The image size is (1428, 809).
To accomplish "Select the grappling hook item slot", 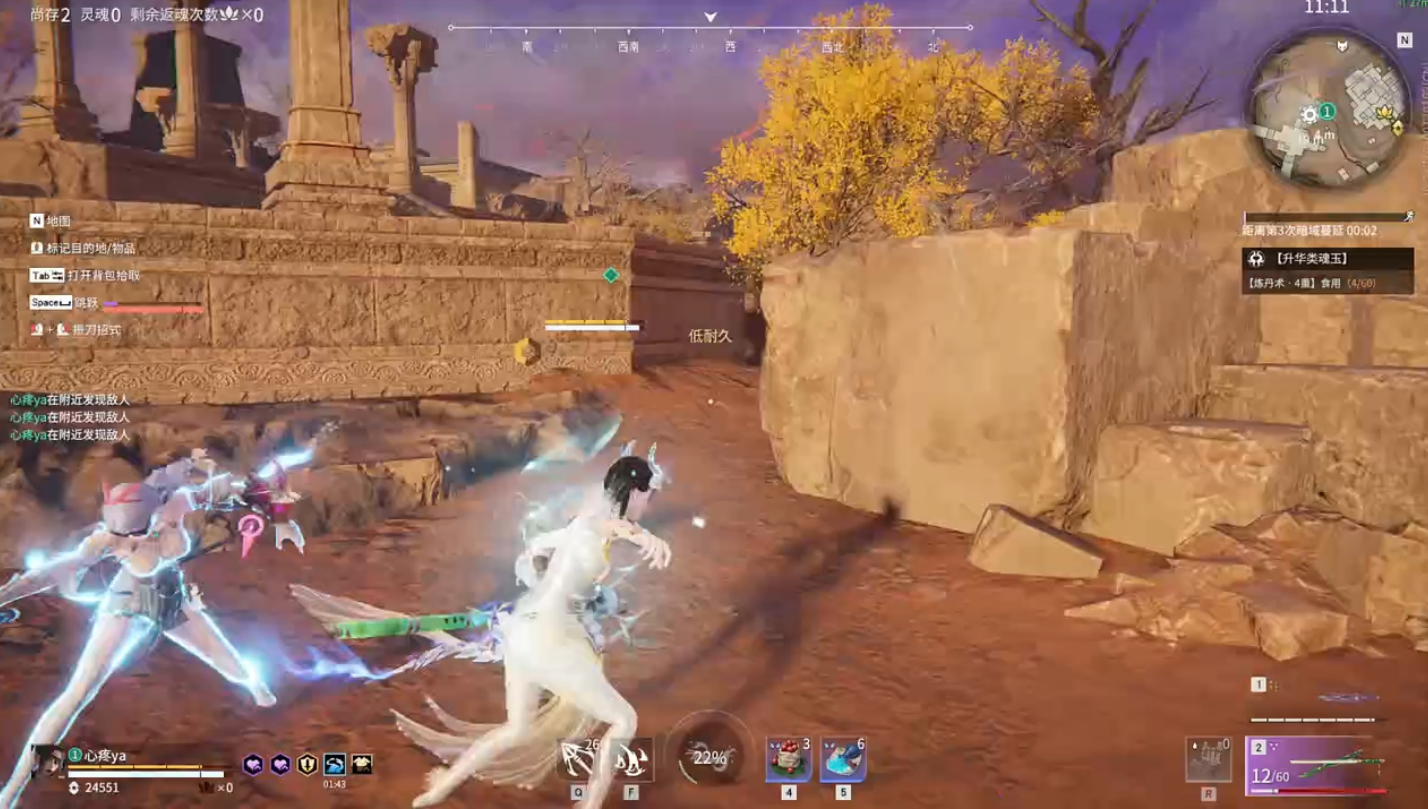I will coord(579,762).
